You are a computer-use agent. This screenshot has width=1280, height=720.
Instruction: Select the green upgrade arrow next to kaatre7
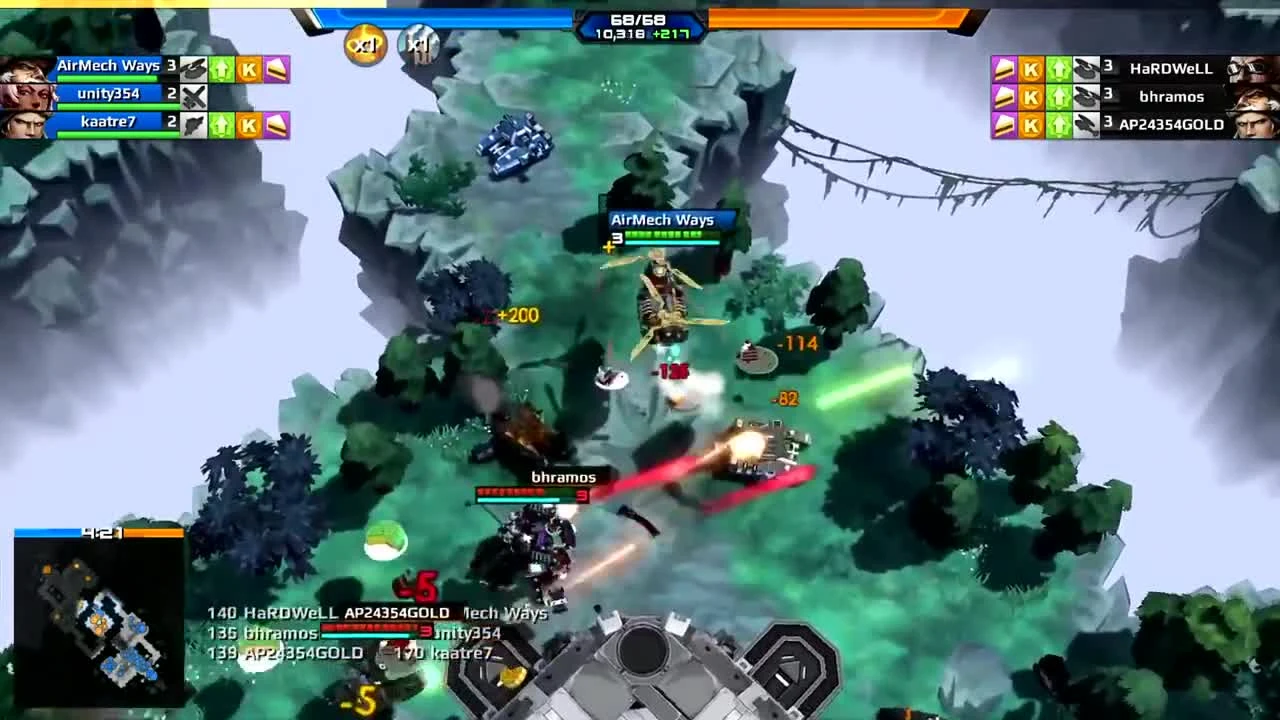[x=219, y=124]
